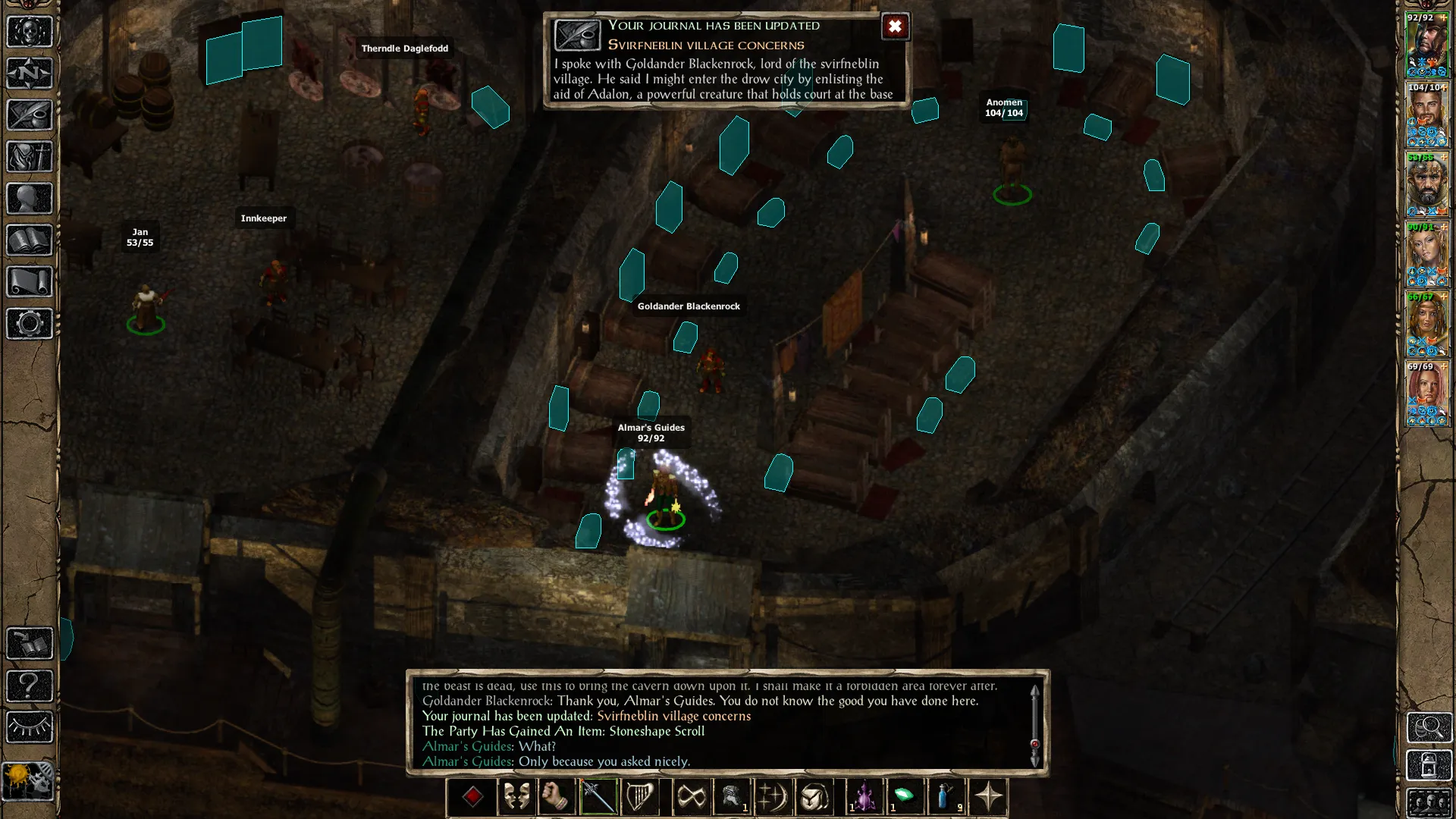Rest the party with the closed eye button
1456x819 pixels.
pos(30,727)
